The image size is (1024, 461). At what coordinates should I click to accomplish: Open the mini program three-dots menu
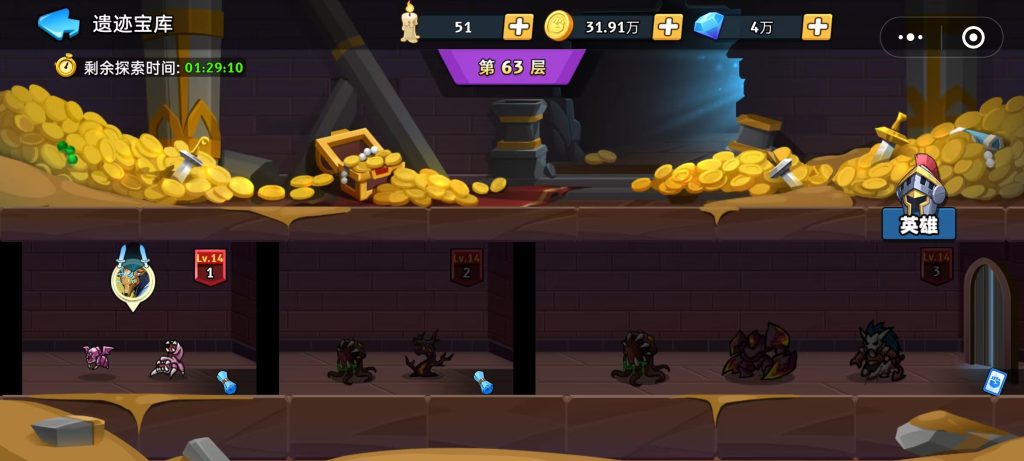tap(911, 37)
